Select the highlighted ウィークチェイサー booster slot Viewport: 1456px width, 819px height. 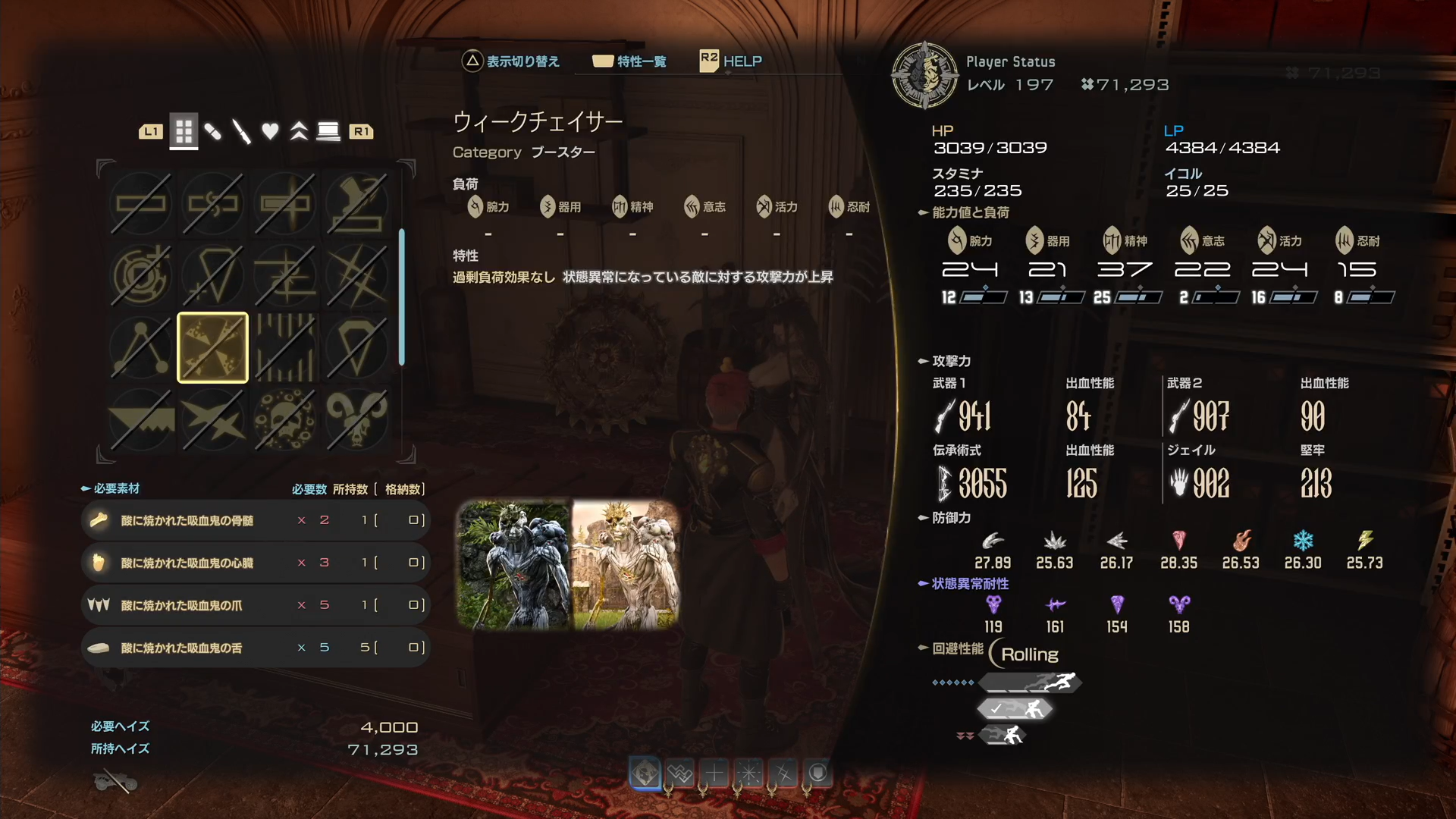[212, 347]
